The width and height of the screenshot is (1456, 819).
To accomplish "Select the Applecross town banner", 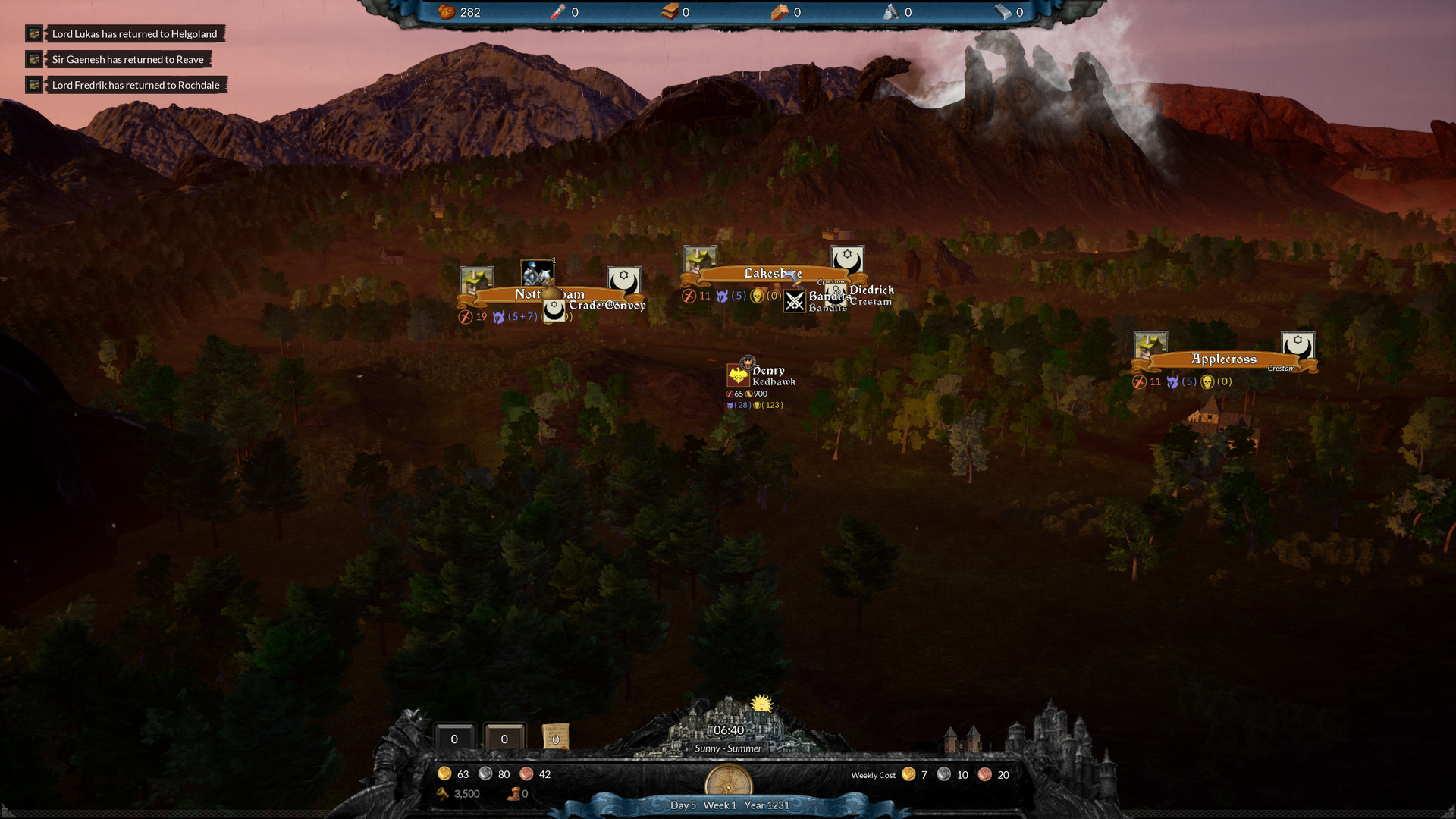I will coord(1222,359).
